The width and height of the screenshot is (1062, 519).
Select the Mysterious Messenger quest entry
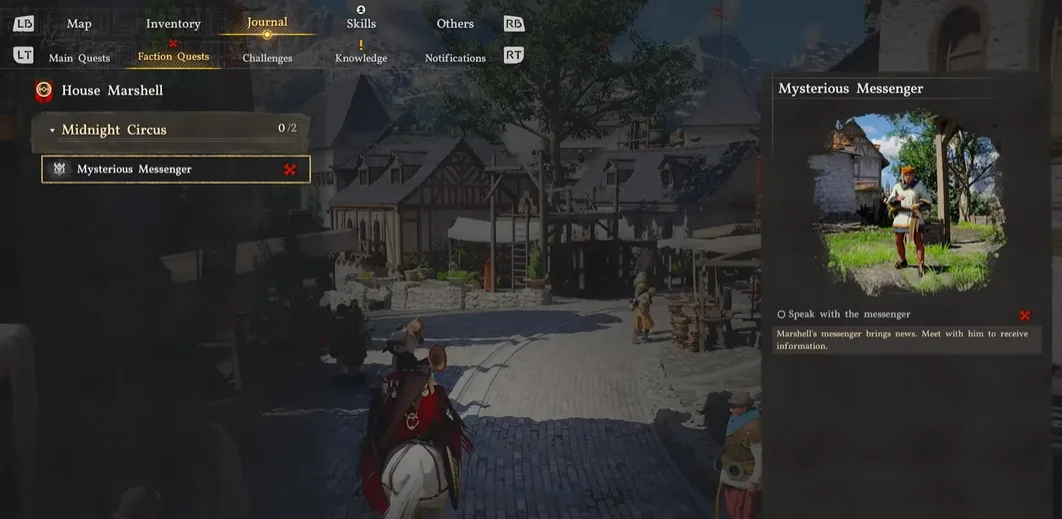tap(175, 169)
